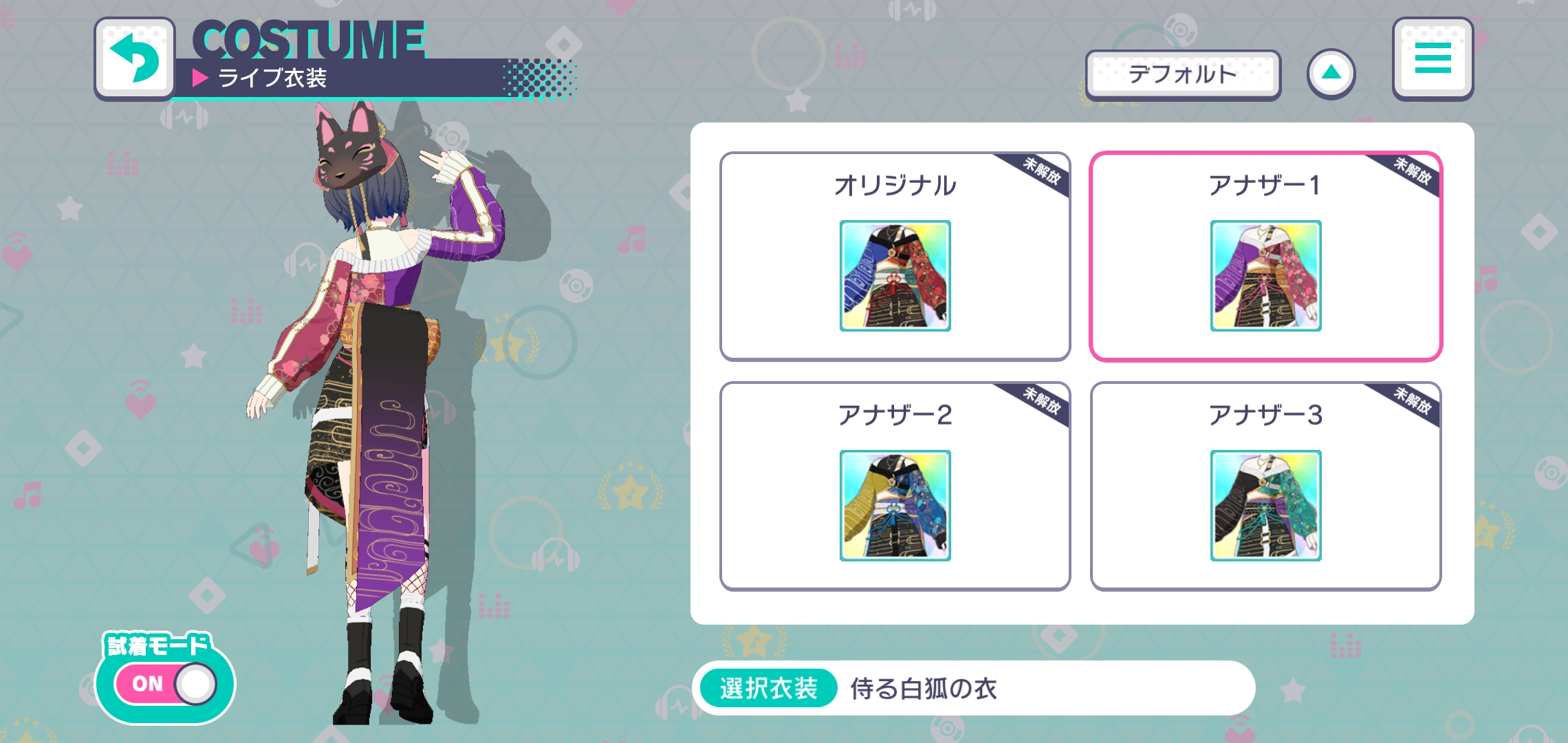Viewport: 1568px width, 743px height.
Task: Click the back arrow icon to return
Action: [x=135, y=58]
